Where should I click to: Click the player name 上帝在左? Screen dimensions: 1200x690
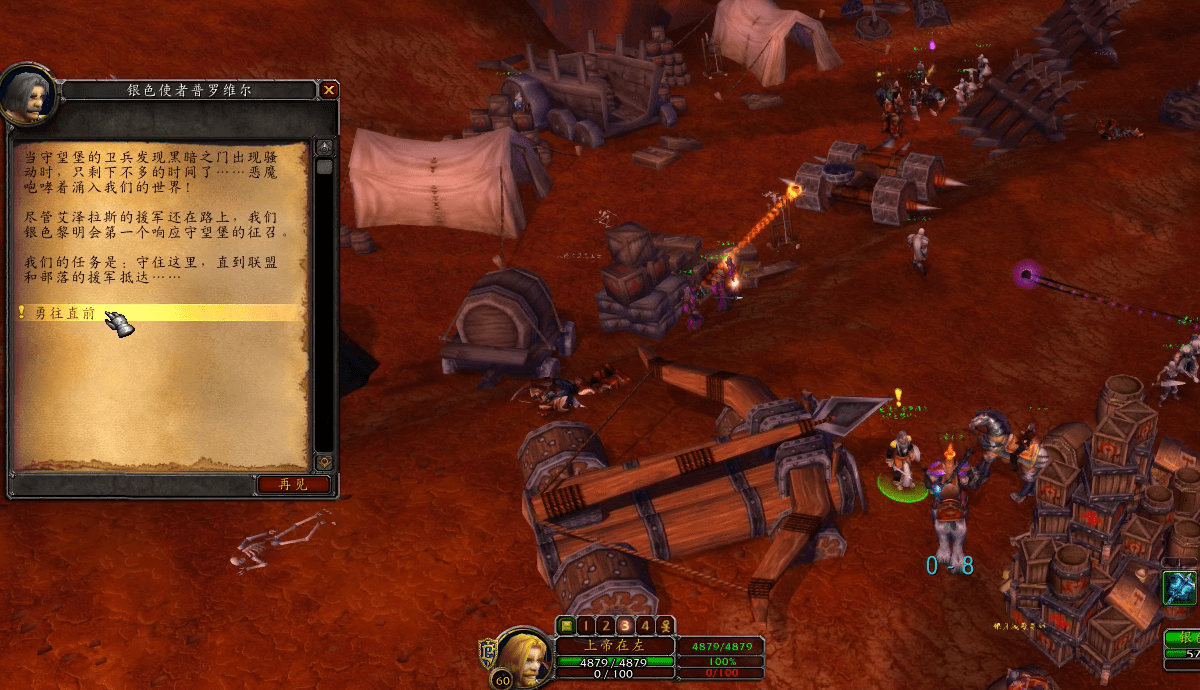pyautogui.click(x=615, y=645)
